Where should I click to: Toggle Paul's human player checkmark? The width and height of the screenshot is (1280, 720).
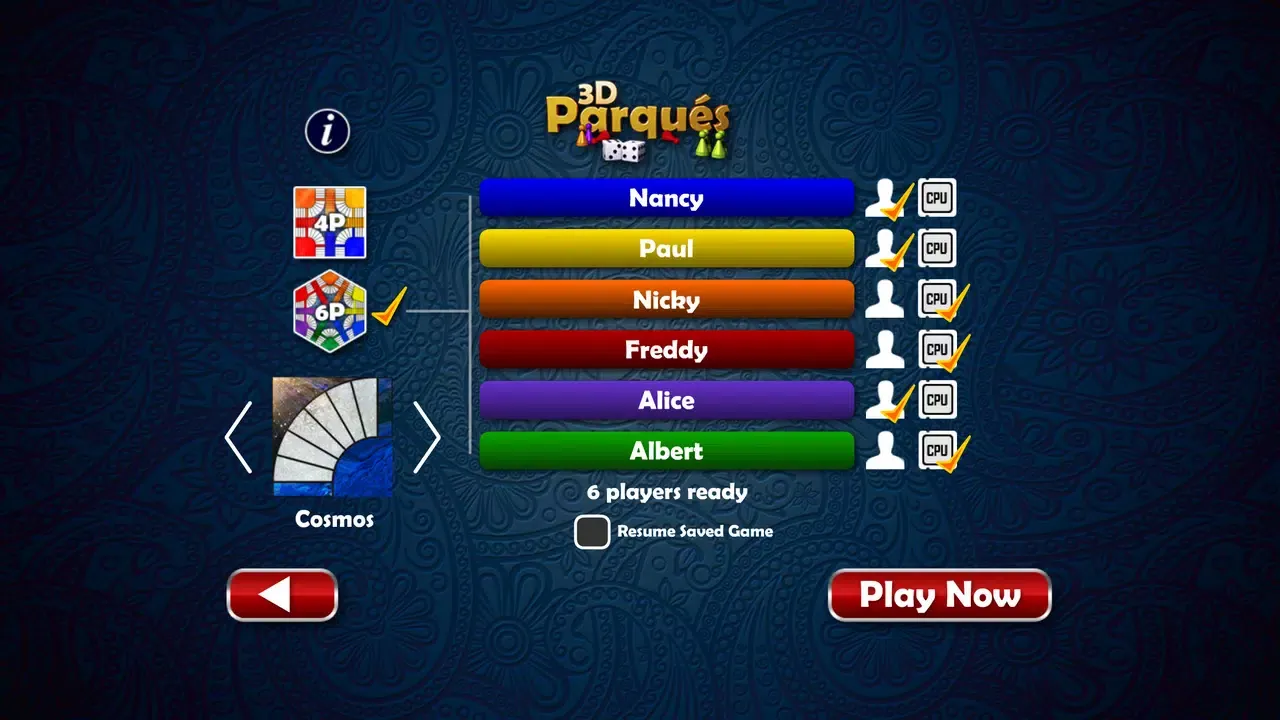tap(884, 248)
